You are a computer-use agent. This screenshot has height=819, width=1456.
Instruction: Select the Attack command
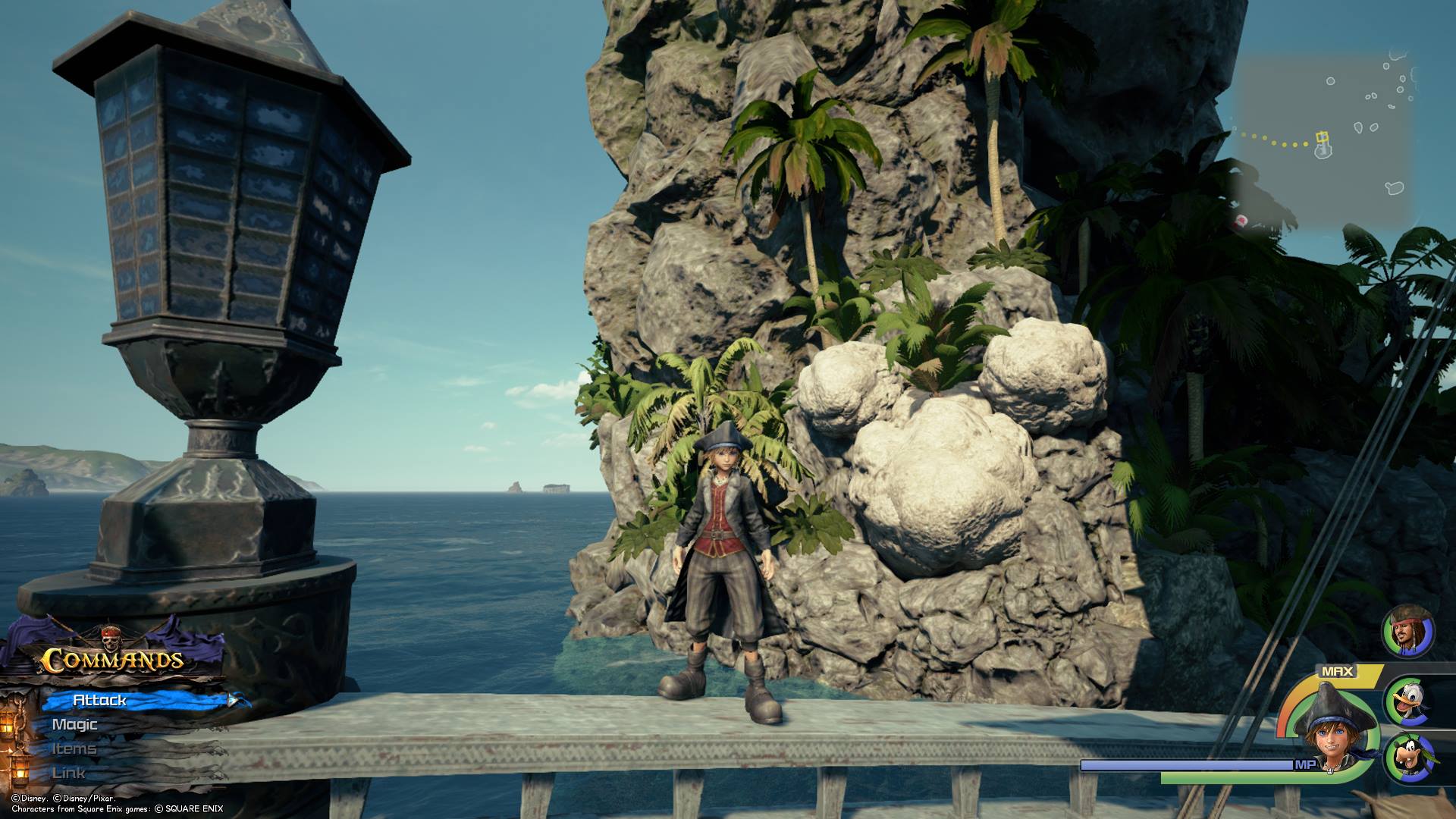click(100, 700)
